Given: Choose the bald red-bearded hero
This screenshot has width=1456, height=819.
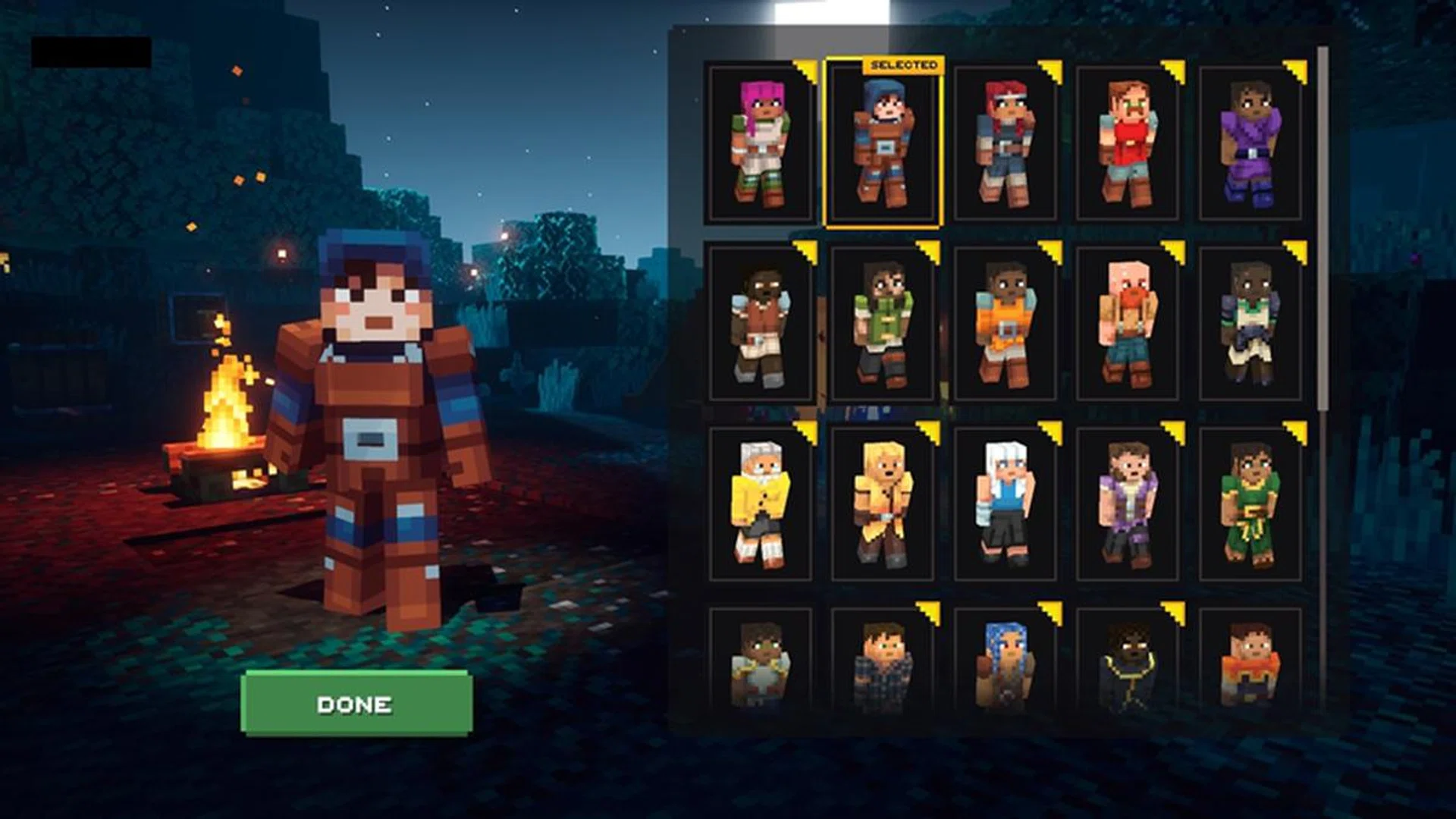Looking at the screenshot, I should point(1128,325).
